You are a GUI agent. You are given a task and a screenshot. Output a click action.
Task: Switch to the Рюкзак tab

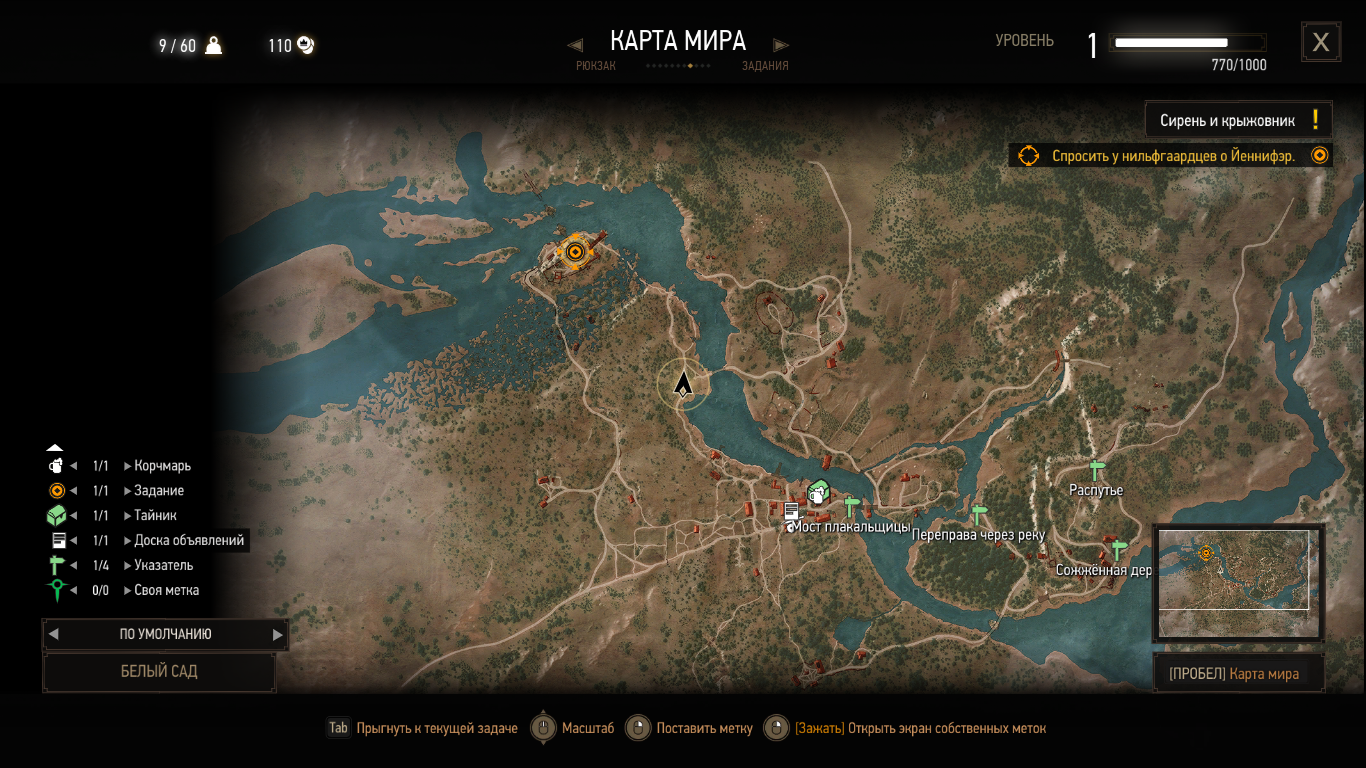tap(596, 66)
